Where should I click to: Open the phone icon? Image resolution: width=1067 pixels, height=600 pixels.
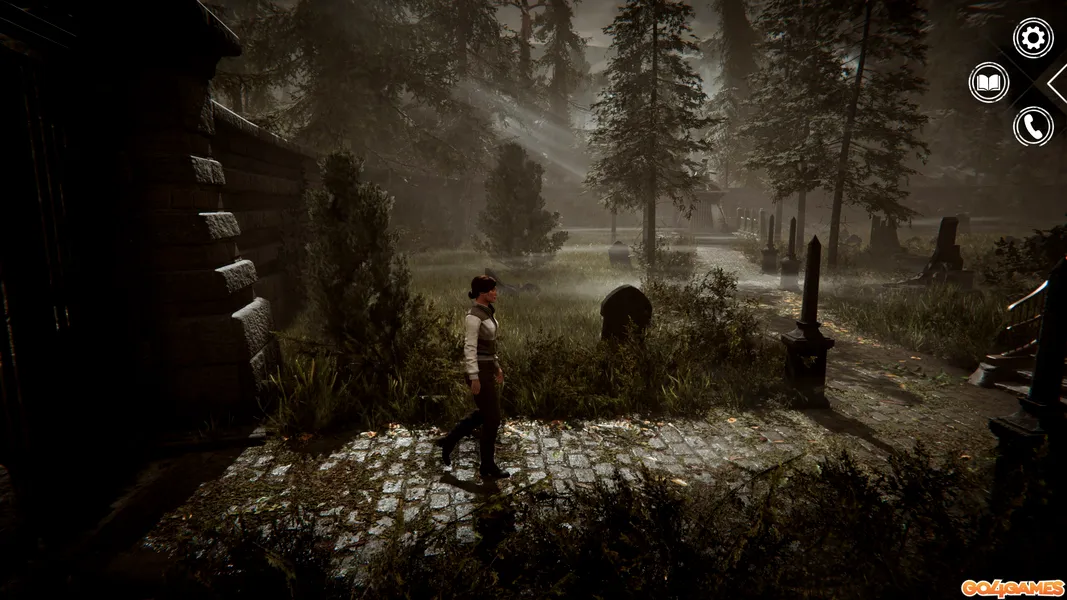point(1032,127)
